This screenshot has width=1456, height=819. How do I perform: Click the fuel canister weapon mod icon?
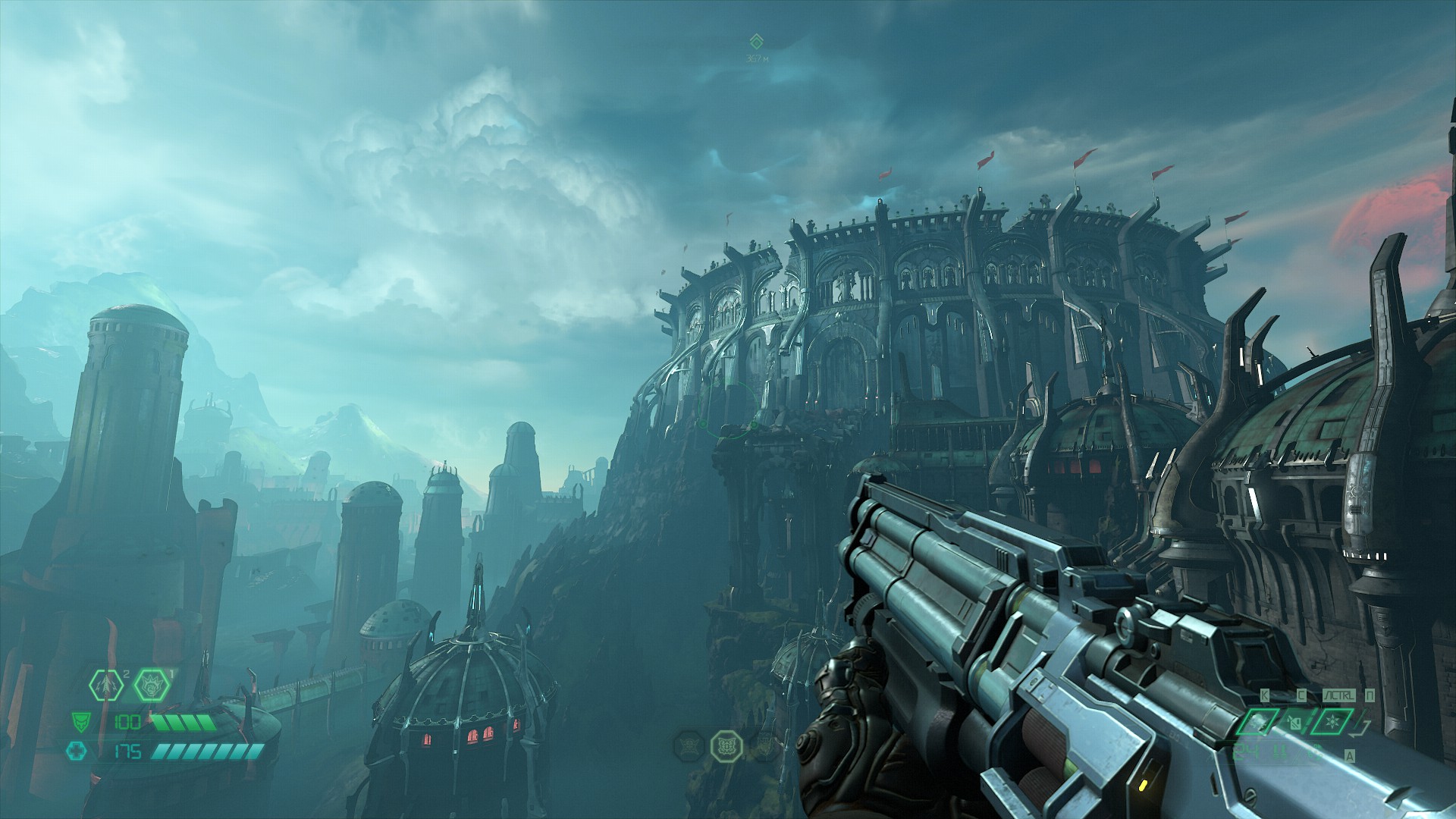1294,723
